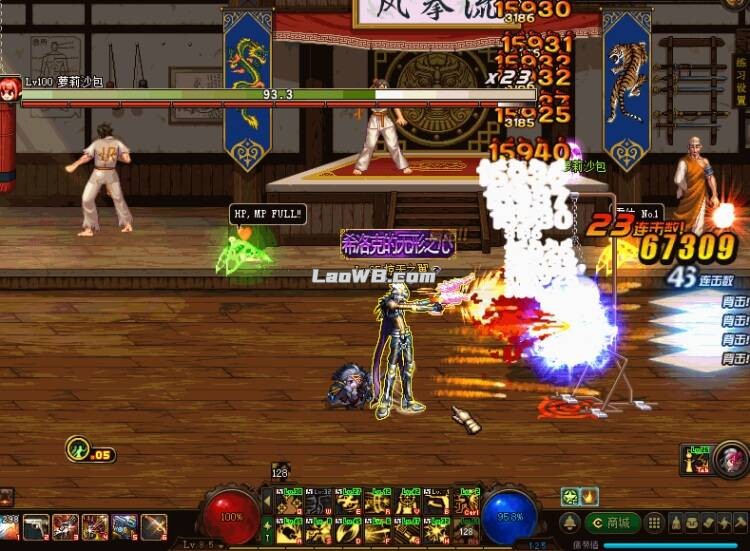The width and height of the screenshot is (750, 551).
Task: Open the grid menu button
Action: pos(653,522)
